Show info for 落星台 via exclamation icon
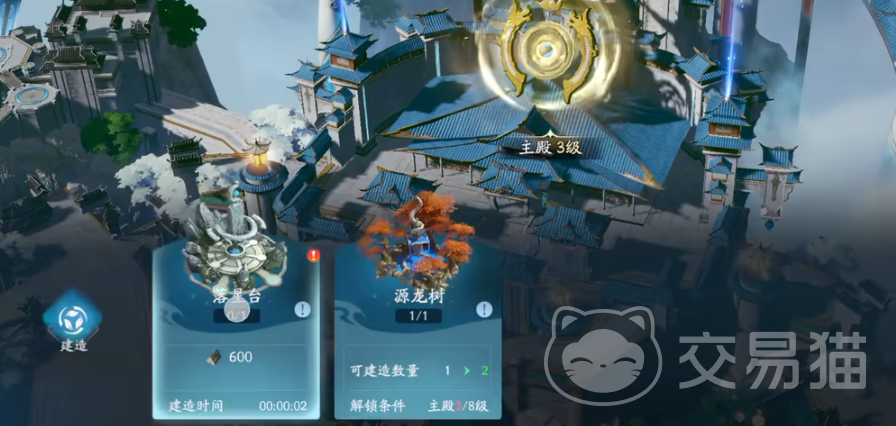The height and width of the screenshot is (426, 896). tap(302, 310)
